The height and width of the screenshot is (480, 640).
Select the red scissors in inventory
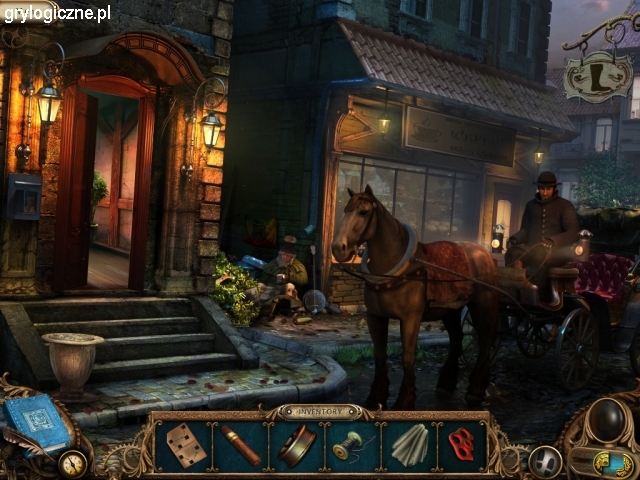click(x=461, y=444)
